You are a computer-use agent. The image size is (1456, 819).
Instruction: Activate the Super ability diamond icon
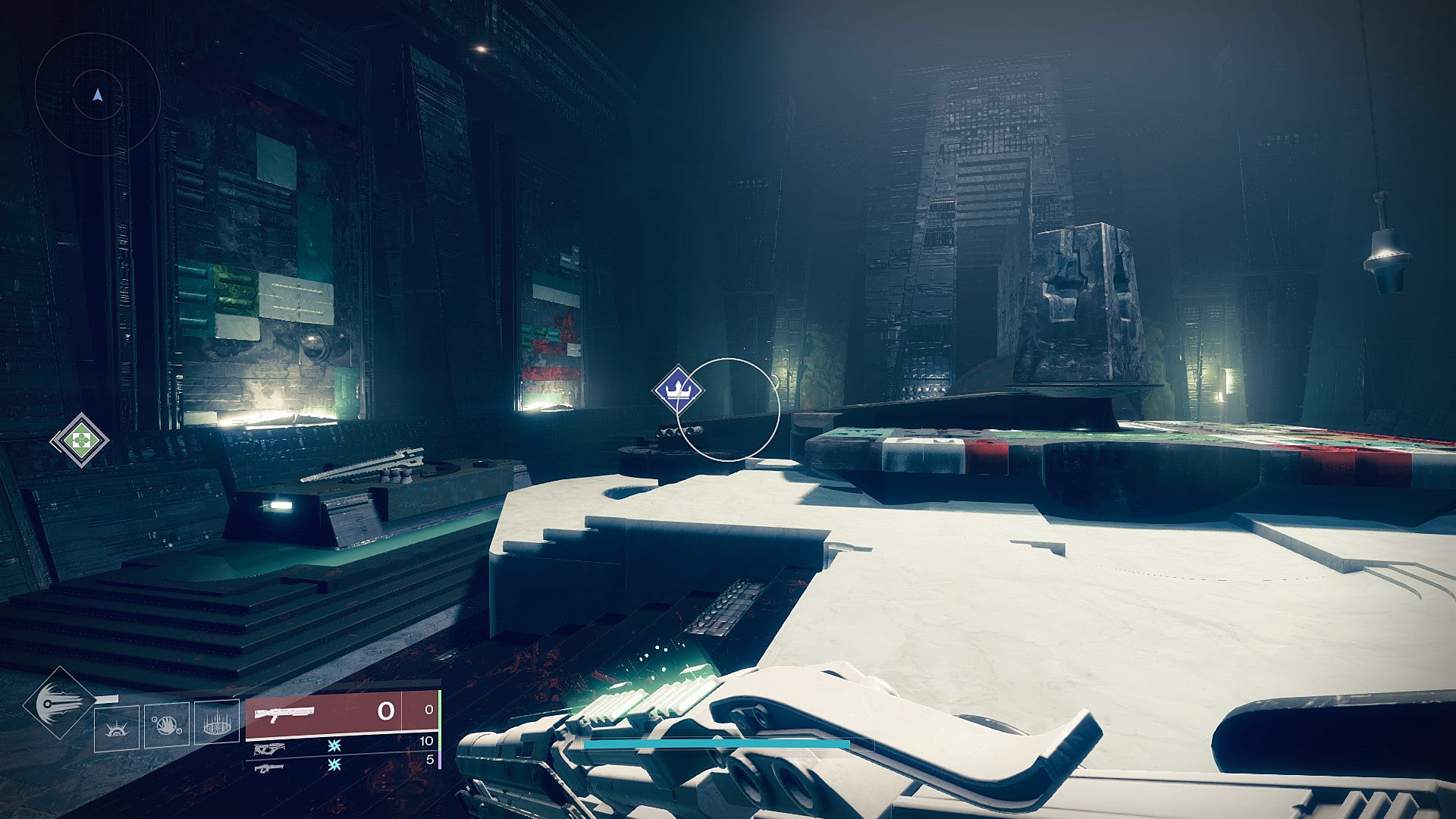point(58,704)
